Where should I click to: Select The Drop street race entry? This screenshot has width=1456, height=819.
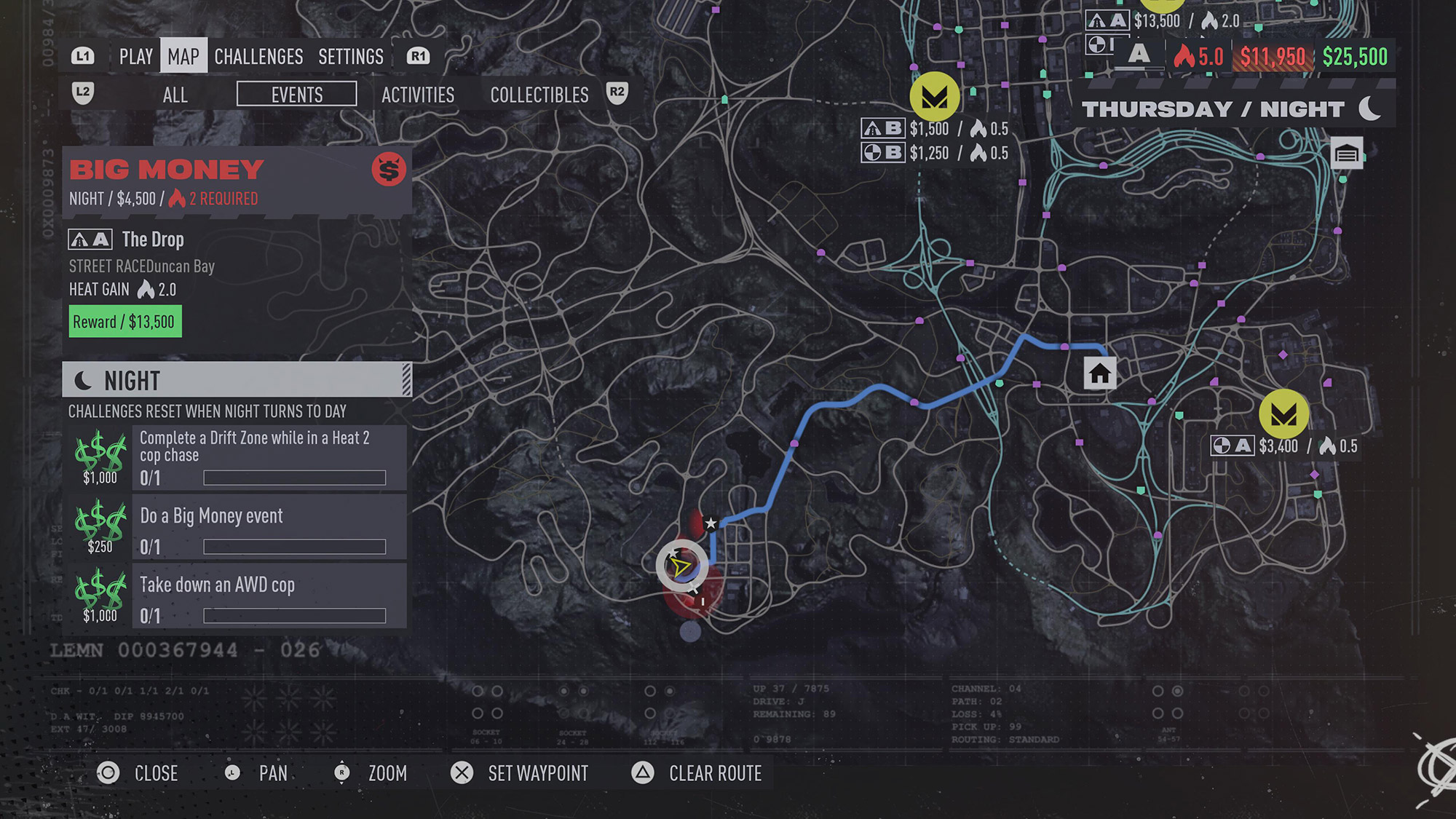point(153,240)
